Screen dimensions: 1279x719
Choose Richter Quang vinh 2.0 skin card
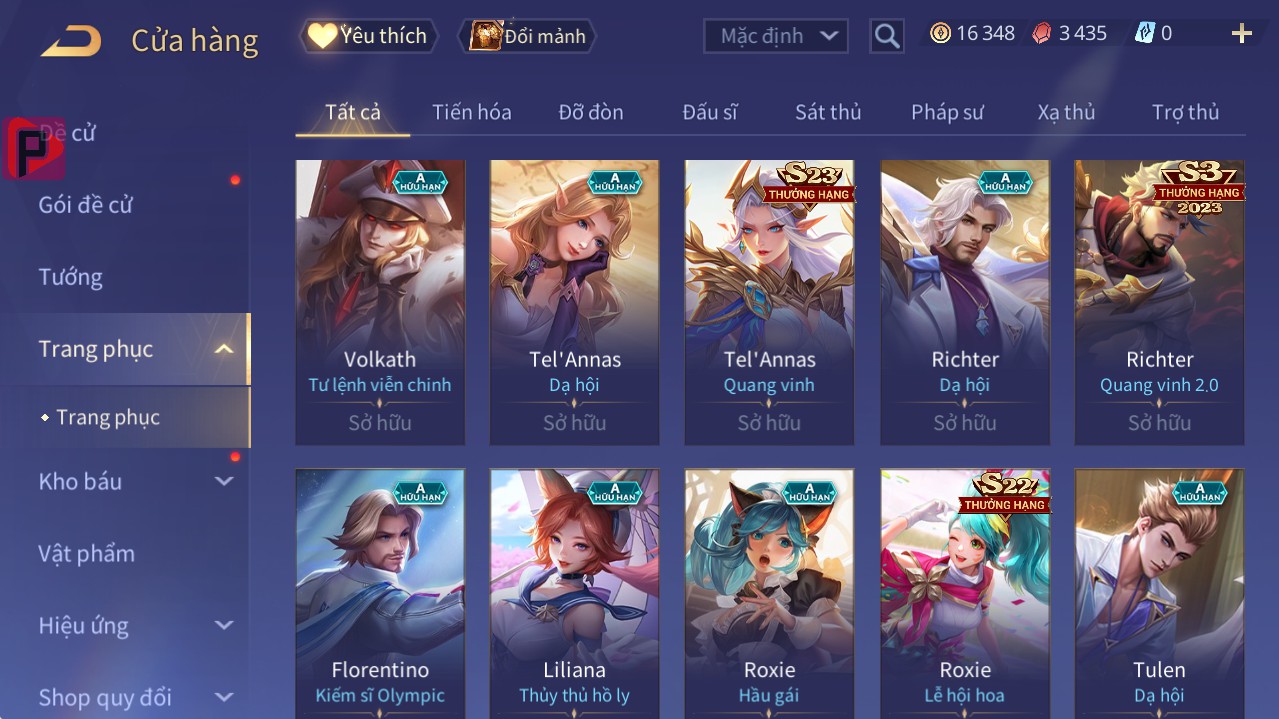tap(1159, 302)
